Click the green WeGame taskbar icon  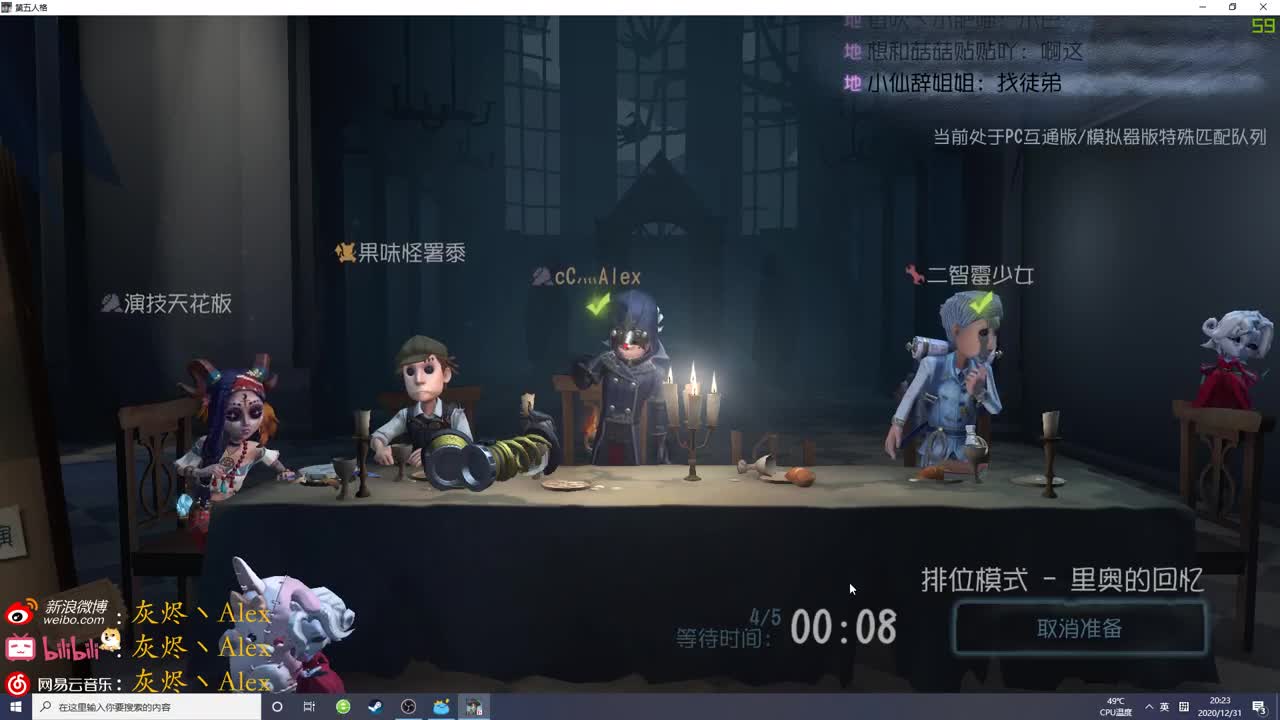[342, 706]
